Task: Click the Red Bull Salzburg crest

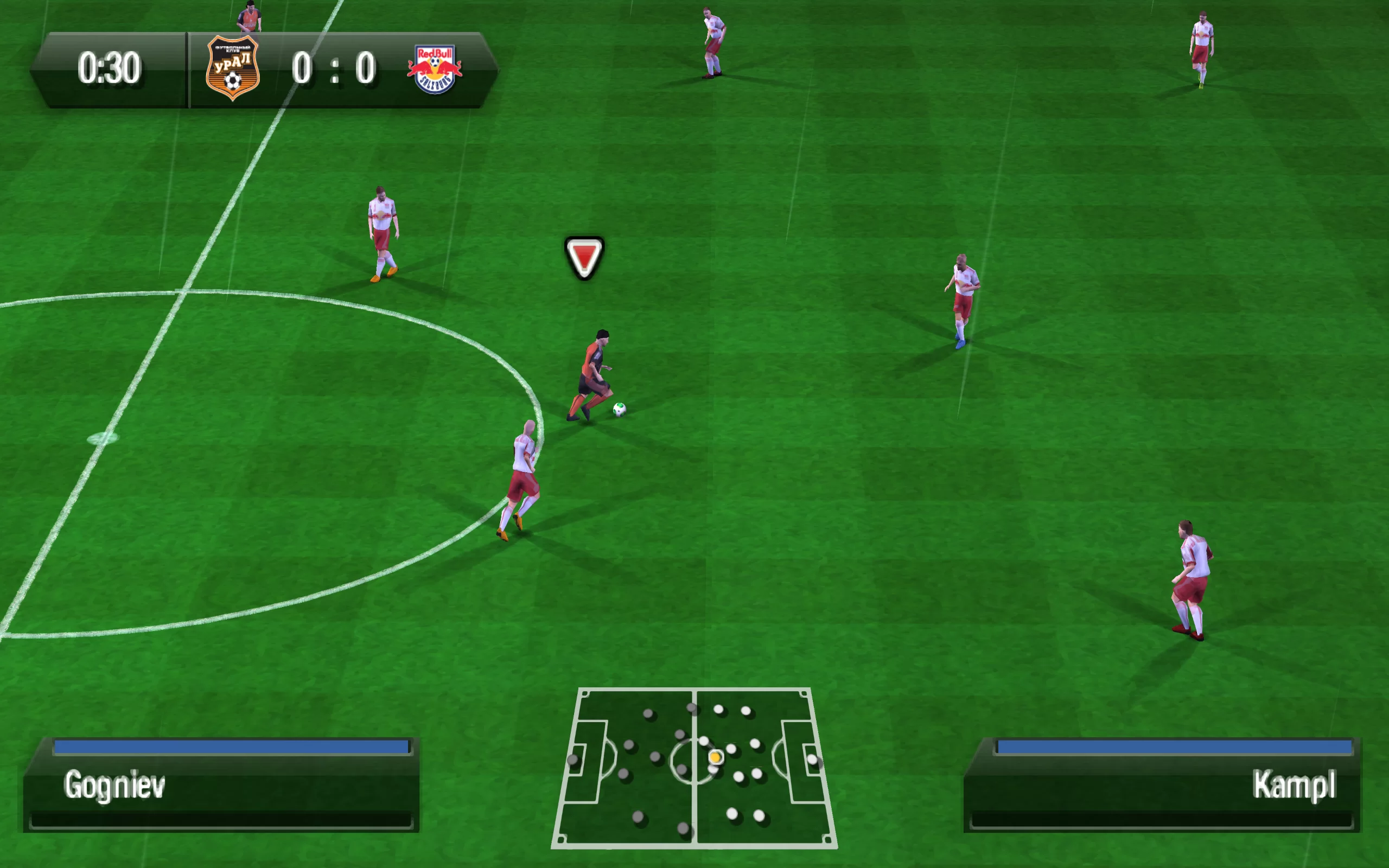Action: [x=435, y=69]
